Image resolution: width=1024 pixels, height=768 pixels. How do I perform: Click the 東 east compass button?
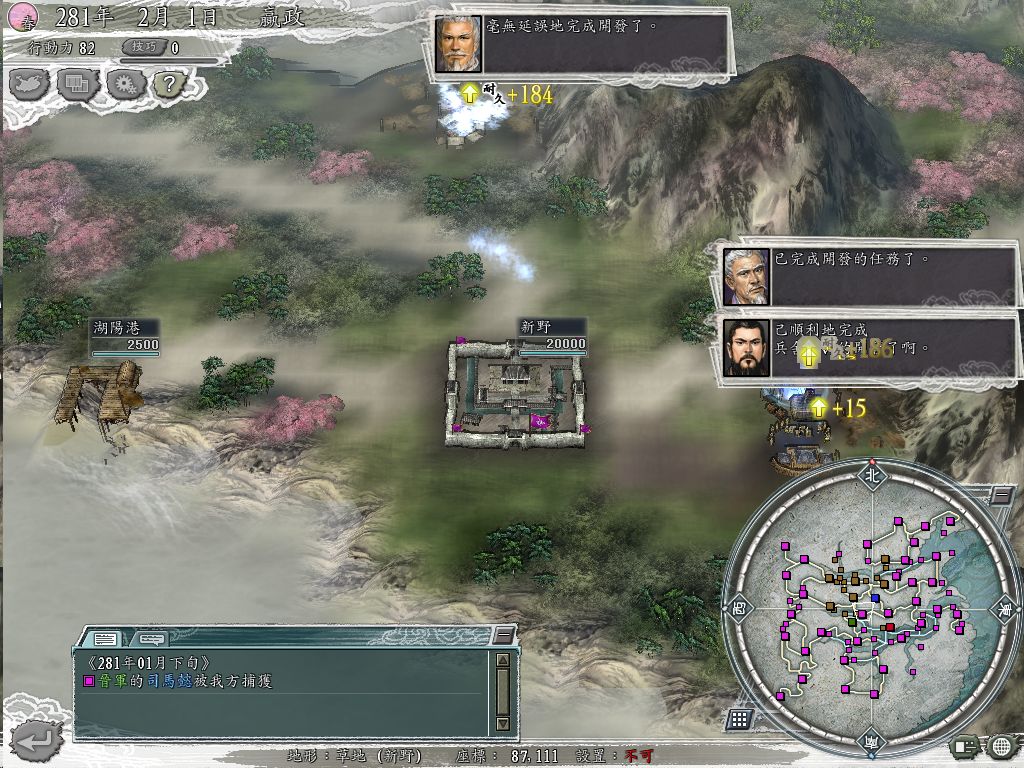pyautogui.click(x=1004, y=607)
